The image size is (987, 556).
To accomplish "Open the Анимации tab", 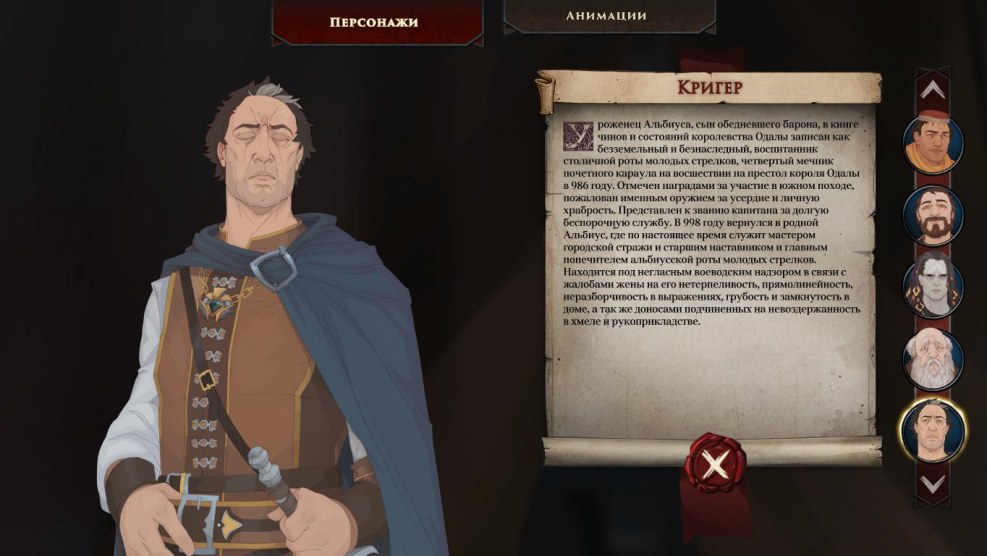I will pos(607,16).
